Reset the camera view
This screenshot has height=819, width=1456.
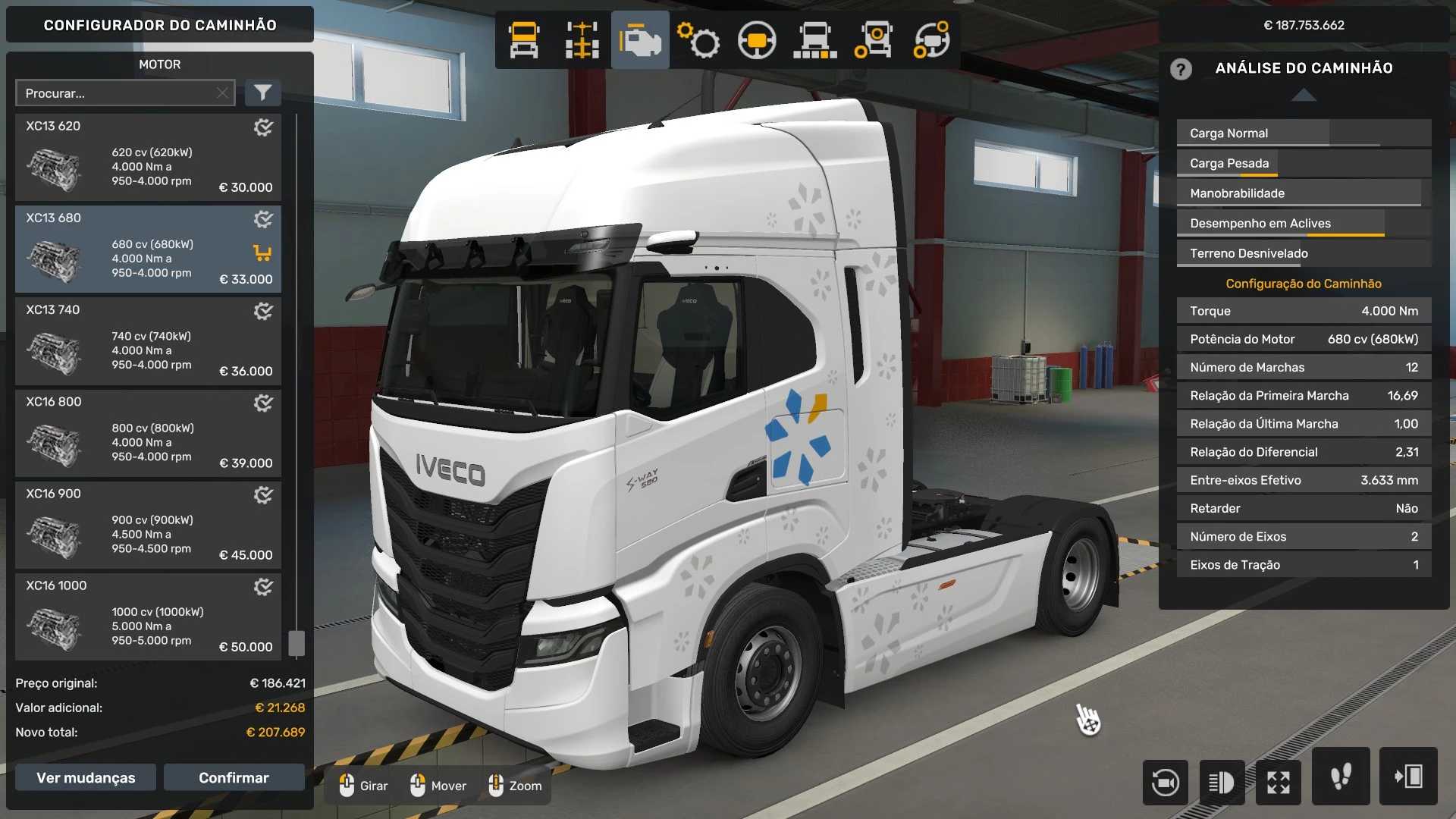pos(1165,782)
